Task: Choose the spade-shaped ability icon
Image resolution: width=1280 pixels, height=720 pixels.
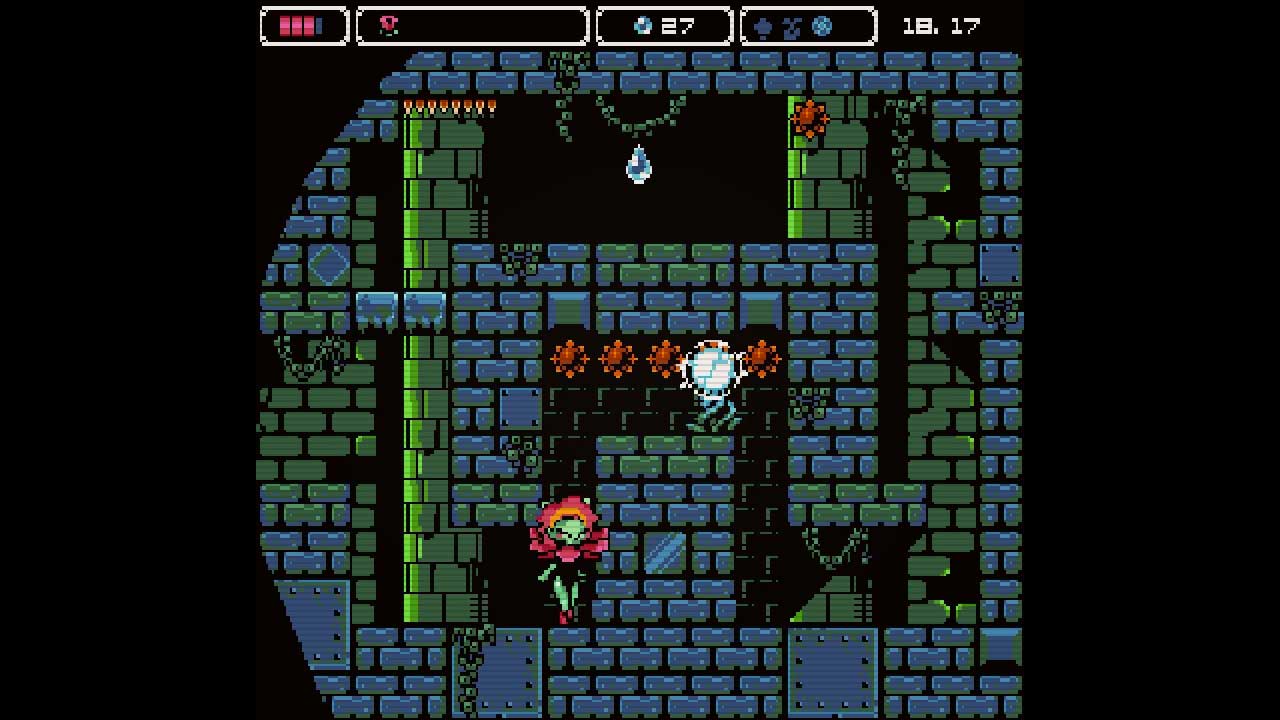Action: (x=763, y=27)
